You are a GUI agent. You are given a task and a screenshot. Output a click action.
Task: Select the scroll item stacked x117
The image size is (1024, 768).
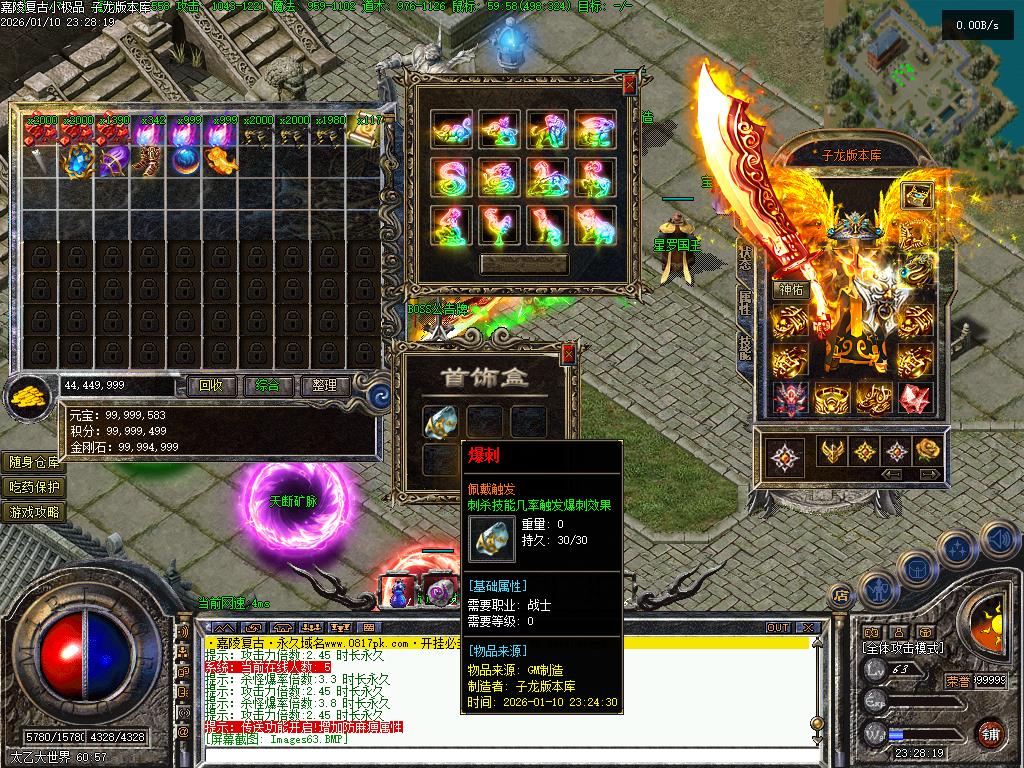click(x=365, y=133)
